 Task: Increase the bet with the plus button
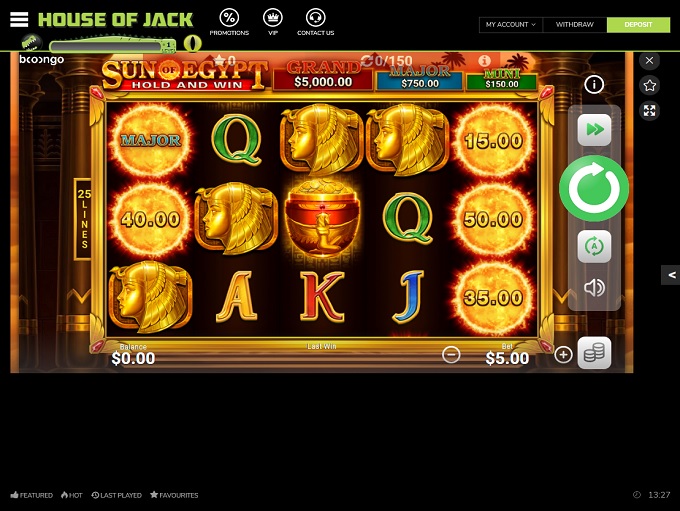563,354
